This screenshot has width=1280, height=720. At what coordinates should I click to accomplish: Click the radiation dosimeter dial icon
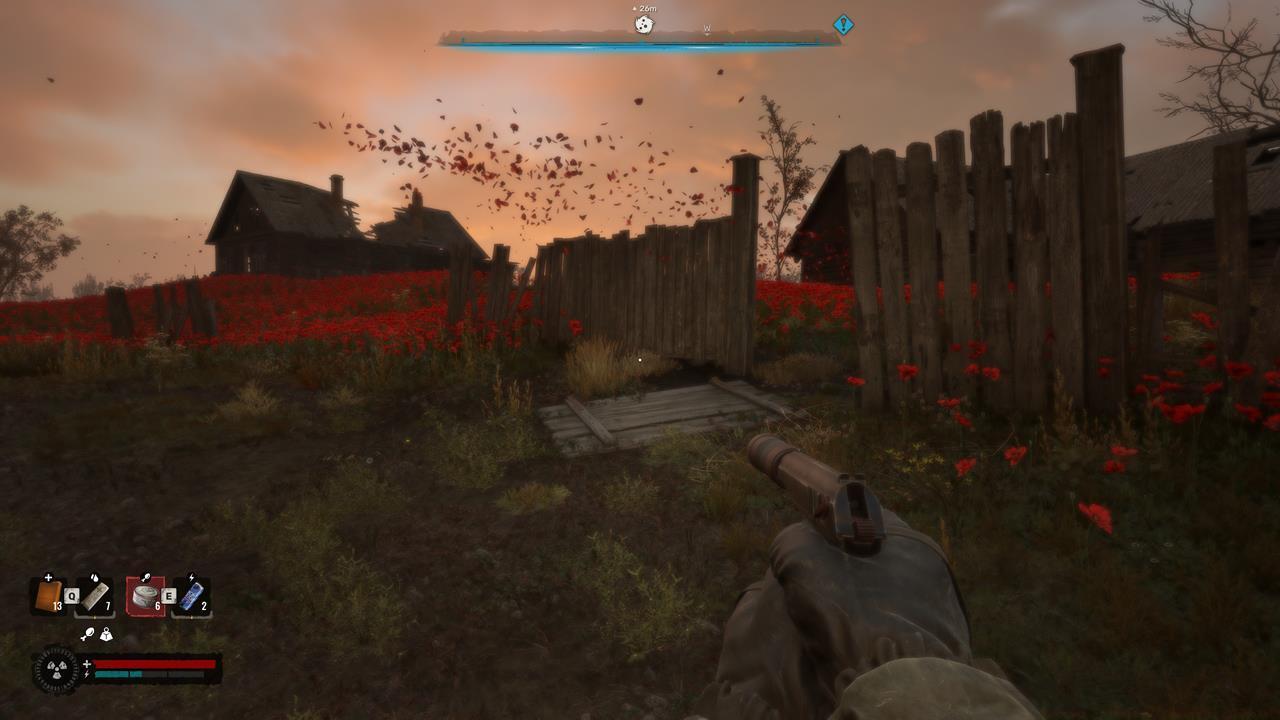pyautogui.click(x=56, y=668)
